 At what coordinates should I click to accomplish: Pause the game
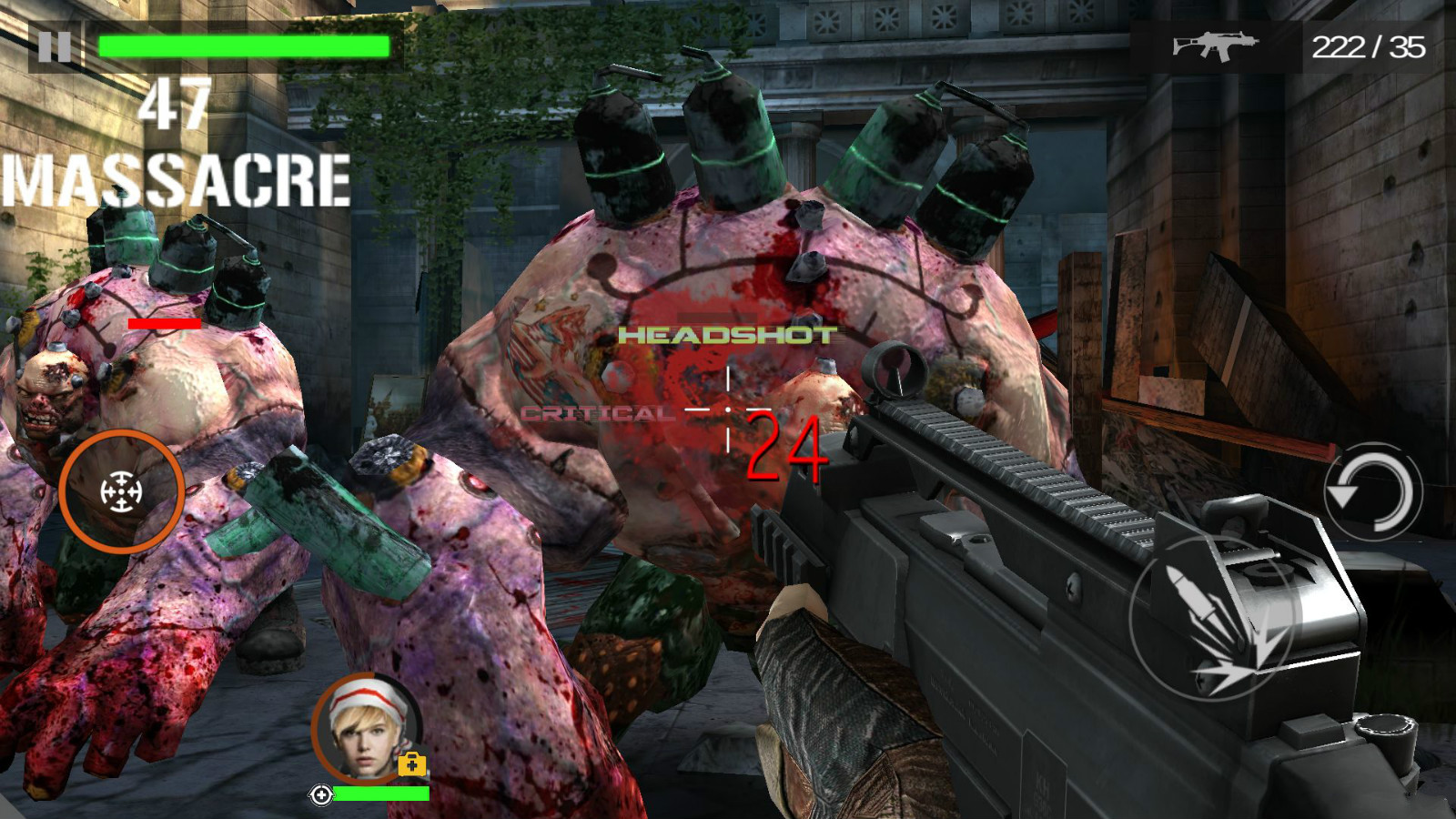[x=55, y=46]
